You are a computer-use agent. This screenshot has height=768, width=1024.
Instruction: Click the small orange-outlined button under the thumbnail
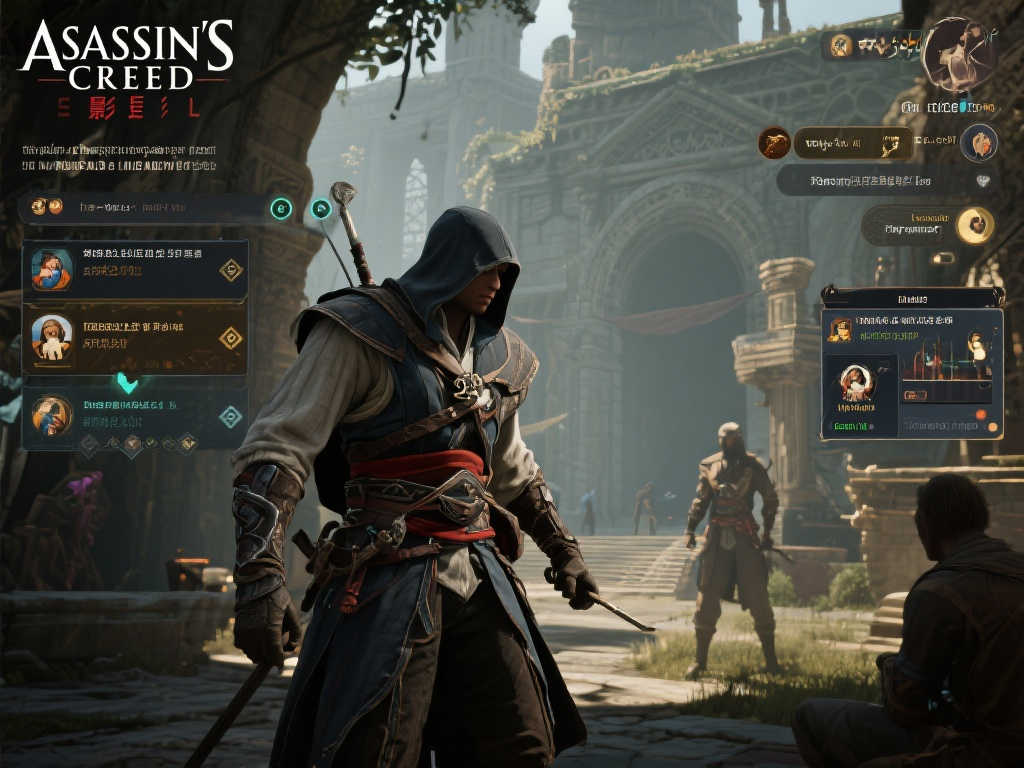point(914,395)
